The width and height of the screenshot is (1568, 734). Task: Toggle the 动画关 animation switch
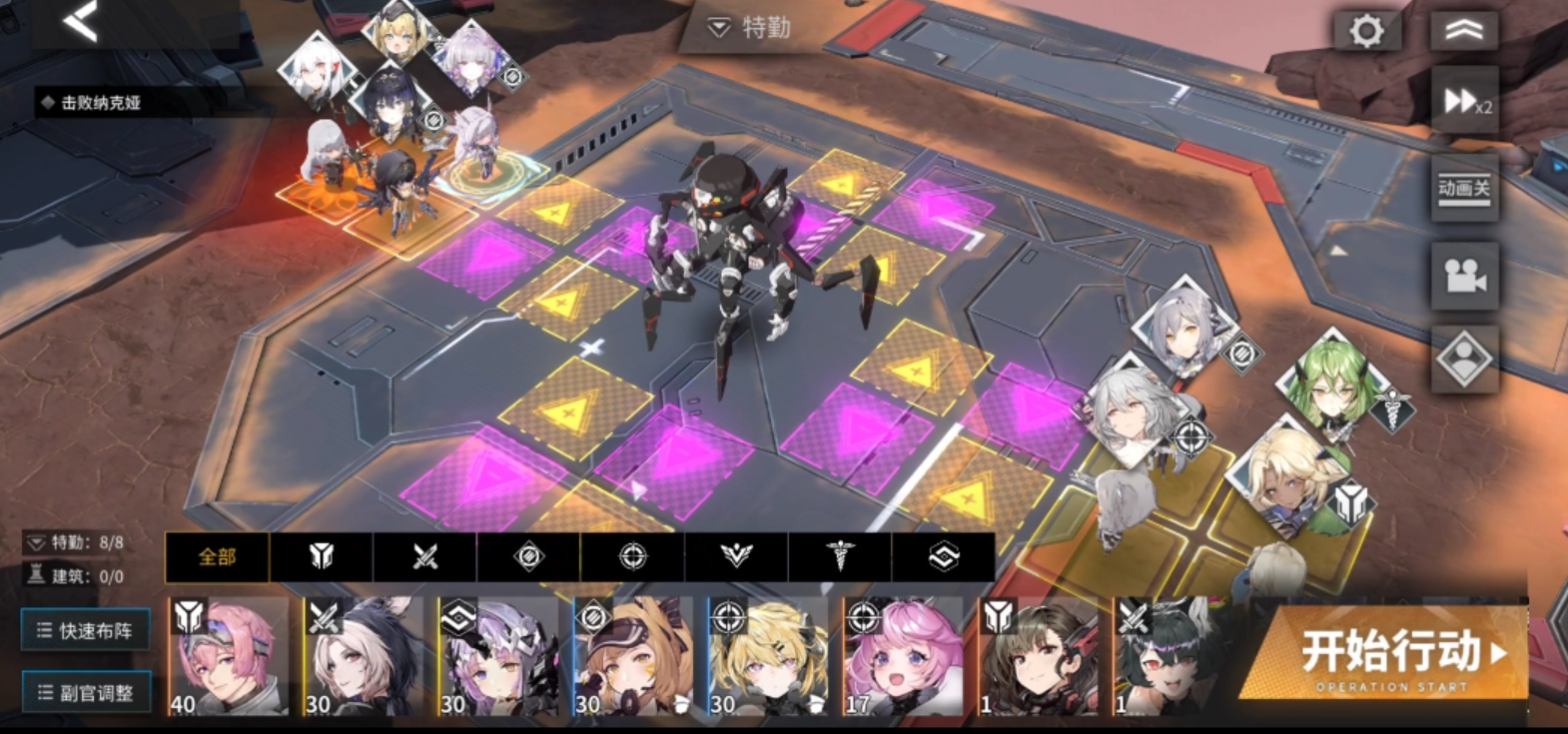tap(1464, 188)
